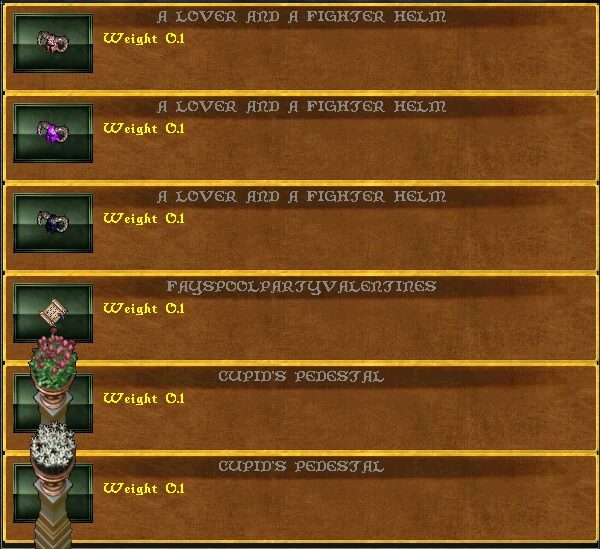
Task: Click the FaysPoolPartyValentines row title
Action: (301, 286)
